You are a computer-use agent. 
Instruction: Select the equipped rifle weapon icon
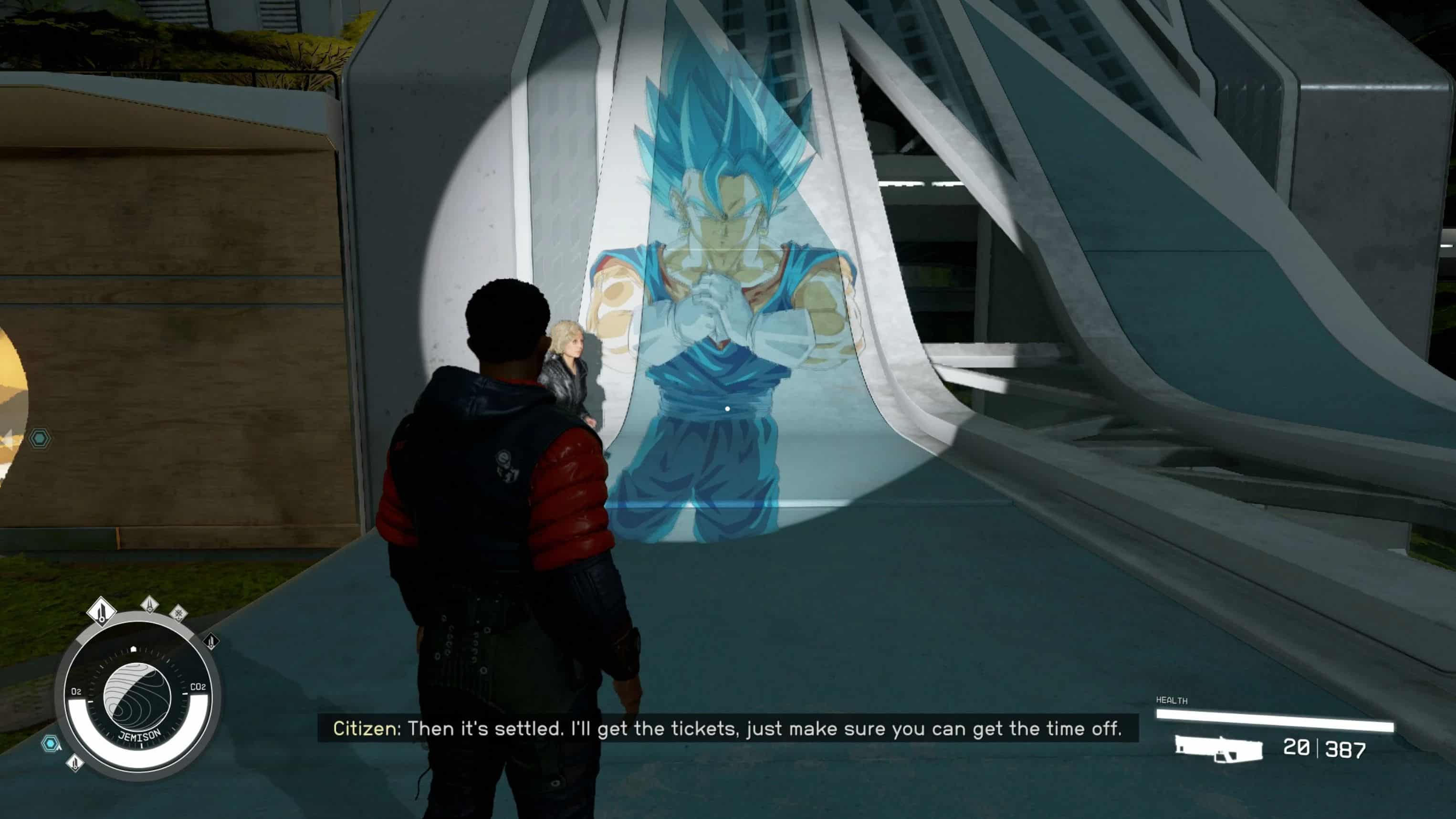coord(1219,749)
